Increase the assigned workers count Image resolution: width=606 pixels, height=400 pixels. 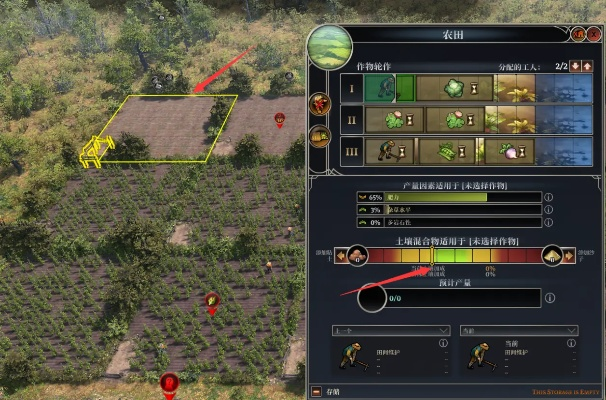pos(588,66)
